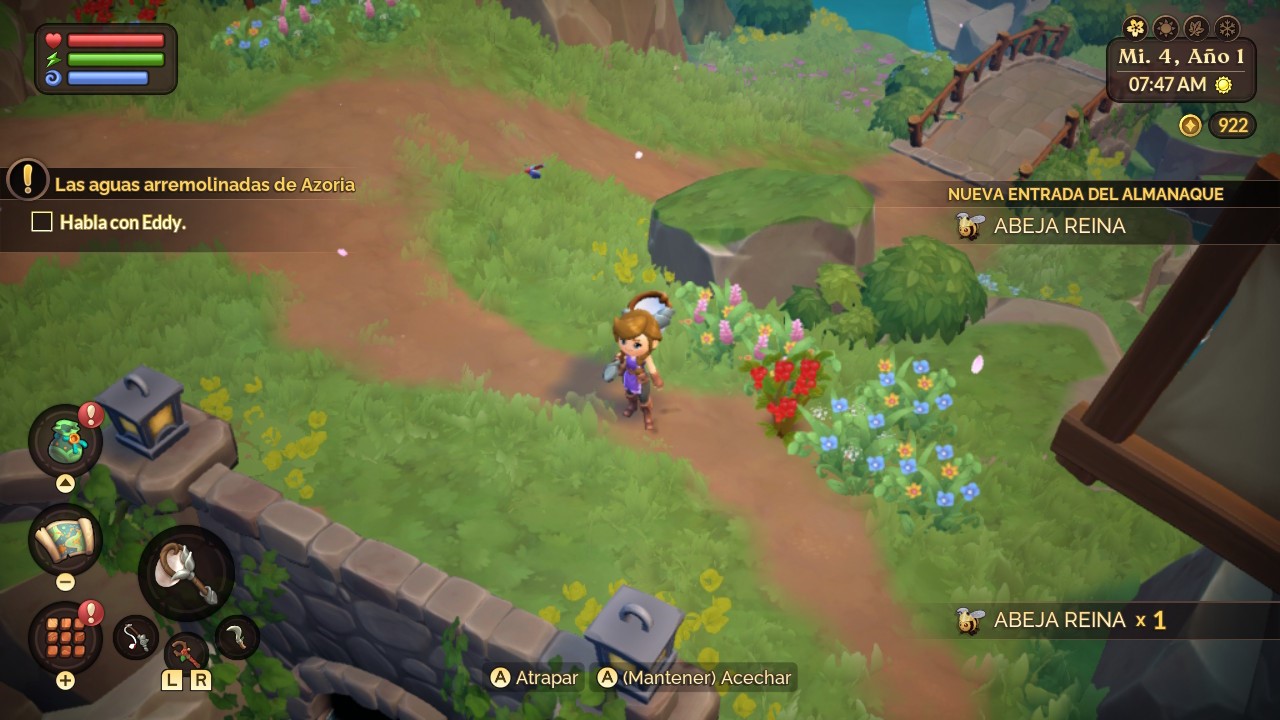Select the sickle tool slot
This screenshot has width=1280, height=720.
click(237, 637)
